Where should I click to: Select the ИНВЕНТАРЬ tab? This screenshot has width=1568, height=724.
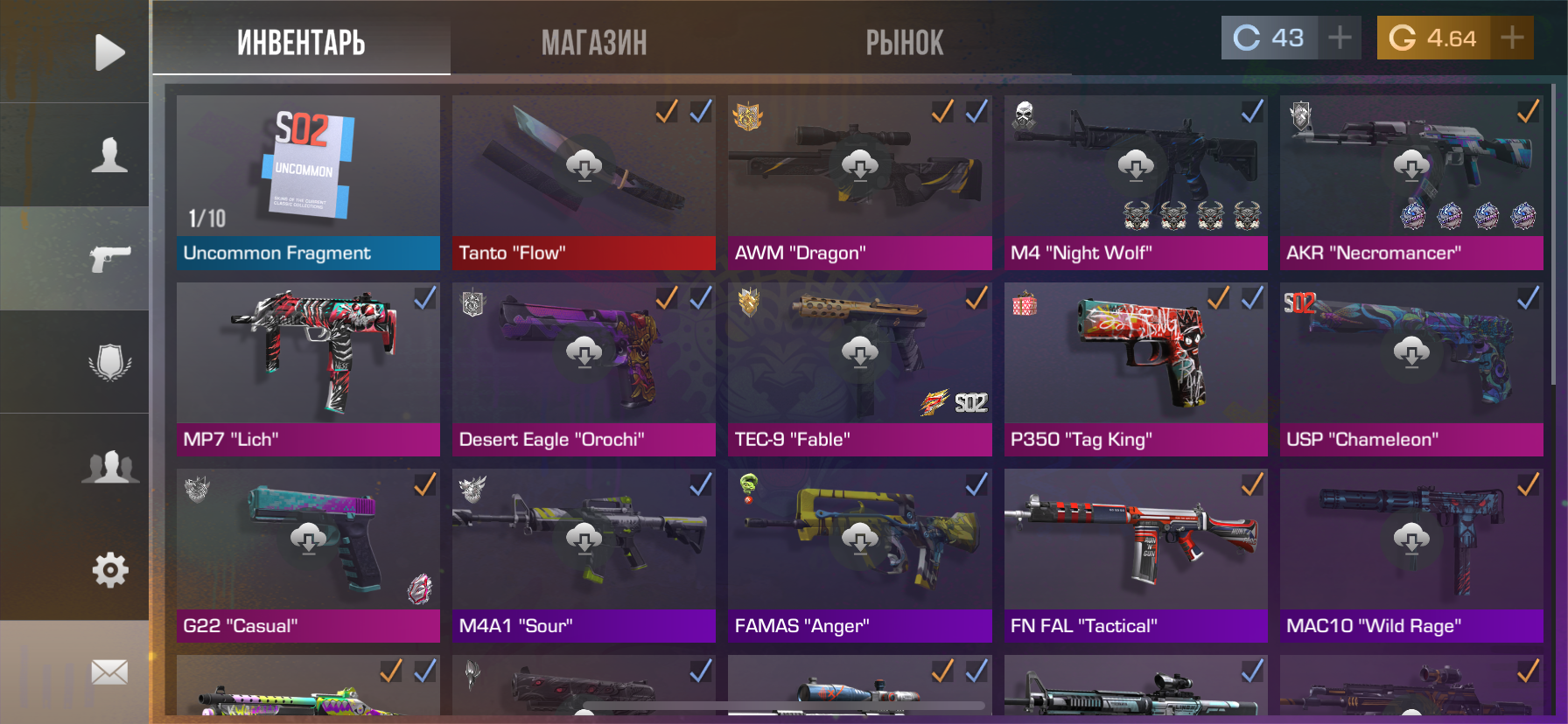click(x=301, y=42)
